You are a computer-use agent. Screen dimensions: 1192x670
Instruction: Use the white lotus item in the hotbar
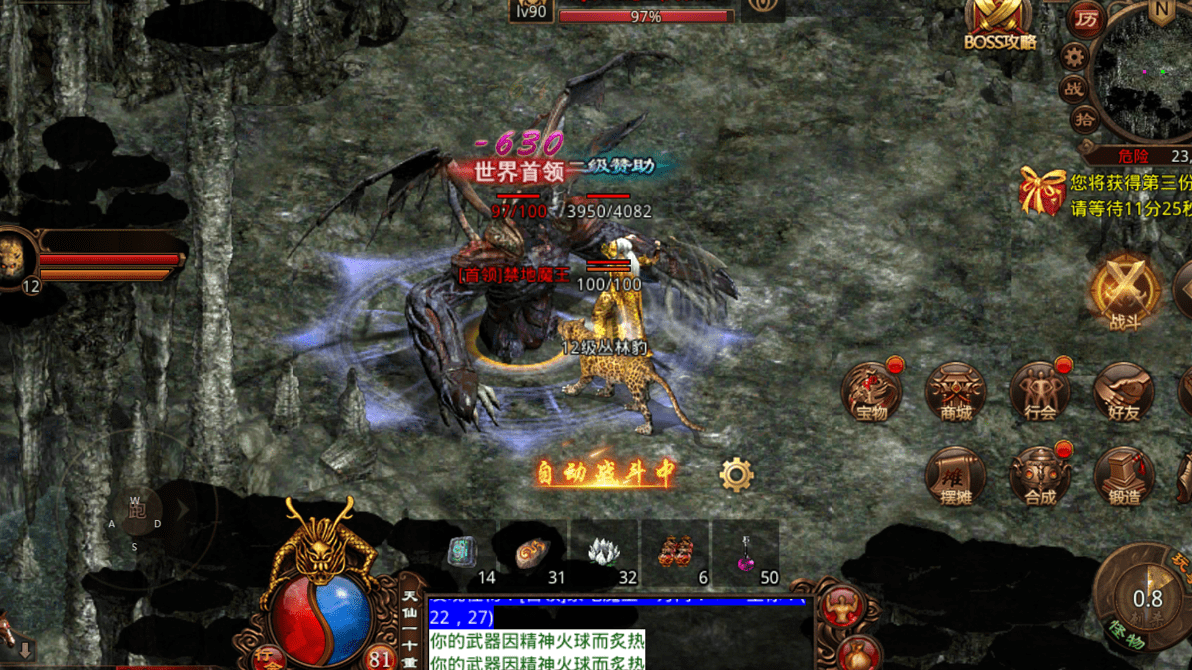click(602, 551)
